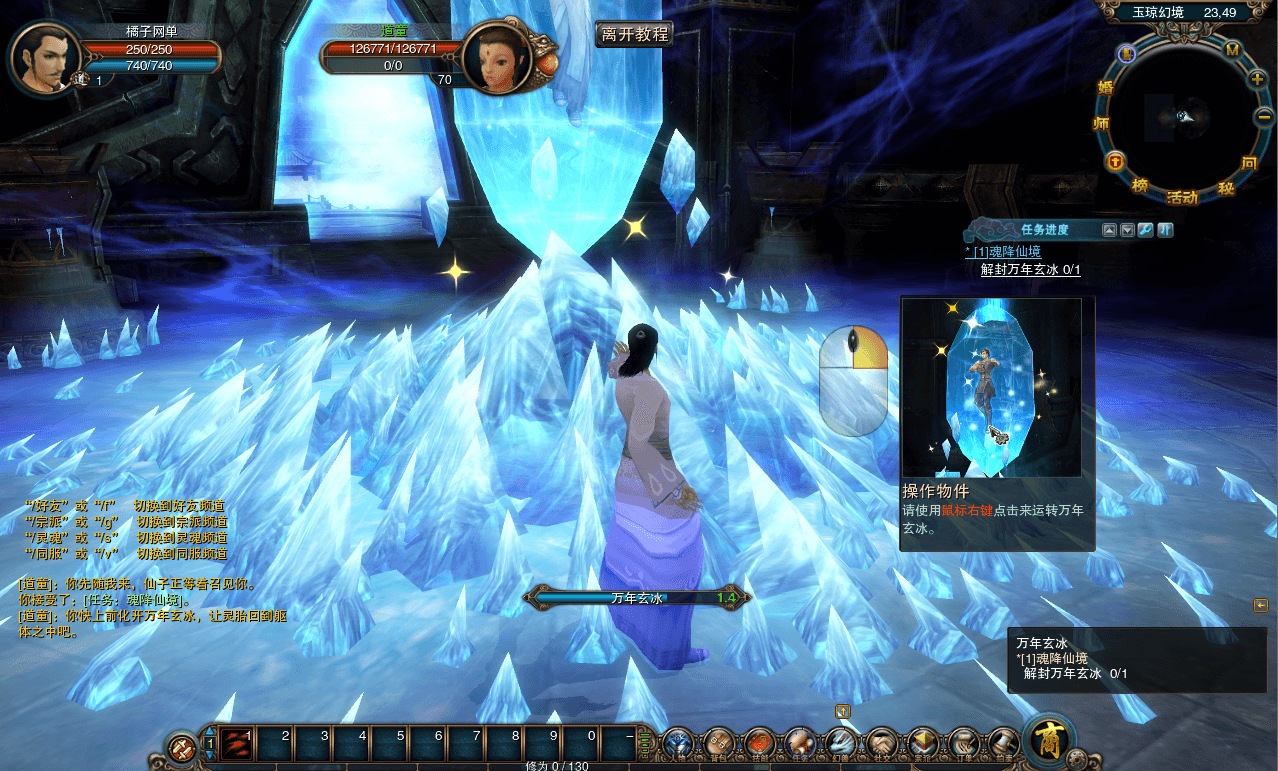Open the 背包 backpack icon
This screenshot has height=771, width=1278.
pyautogui.click(x=719, y=743)
